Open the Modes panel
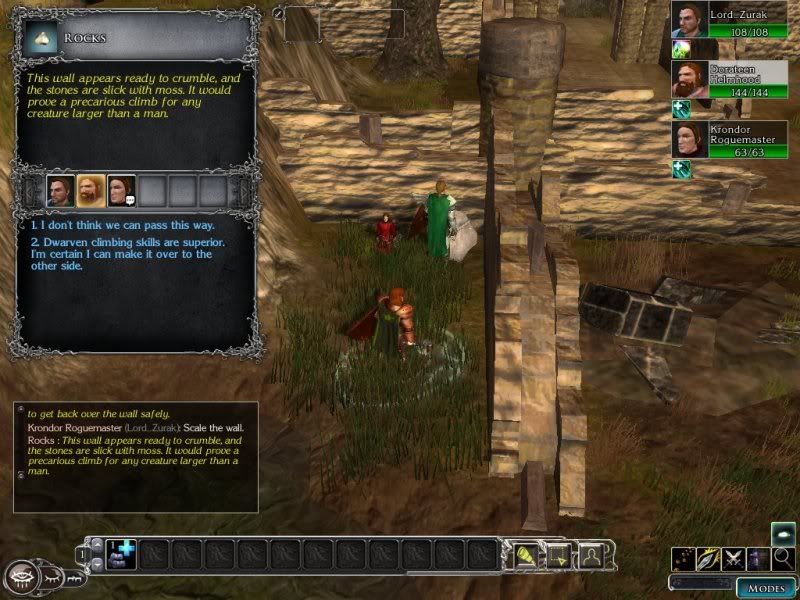Viewport: 800px width, 600px height. tap(765, 587)
